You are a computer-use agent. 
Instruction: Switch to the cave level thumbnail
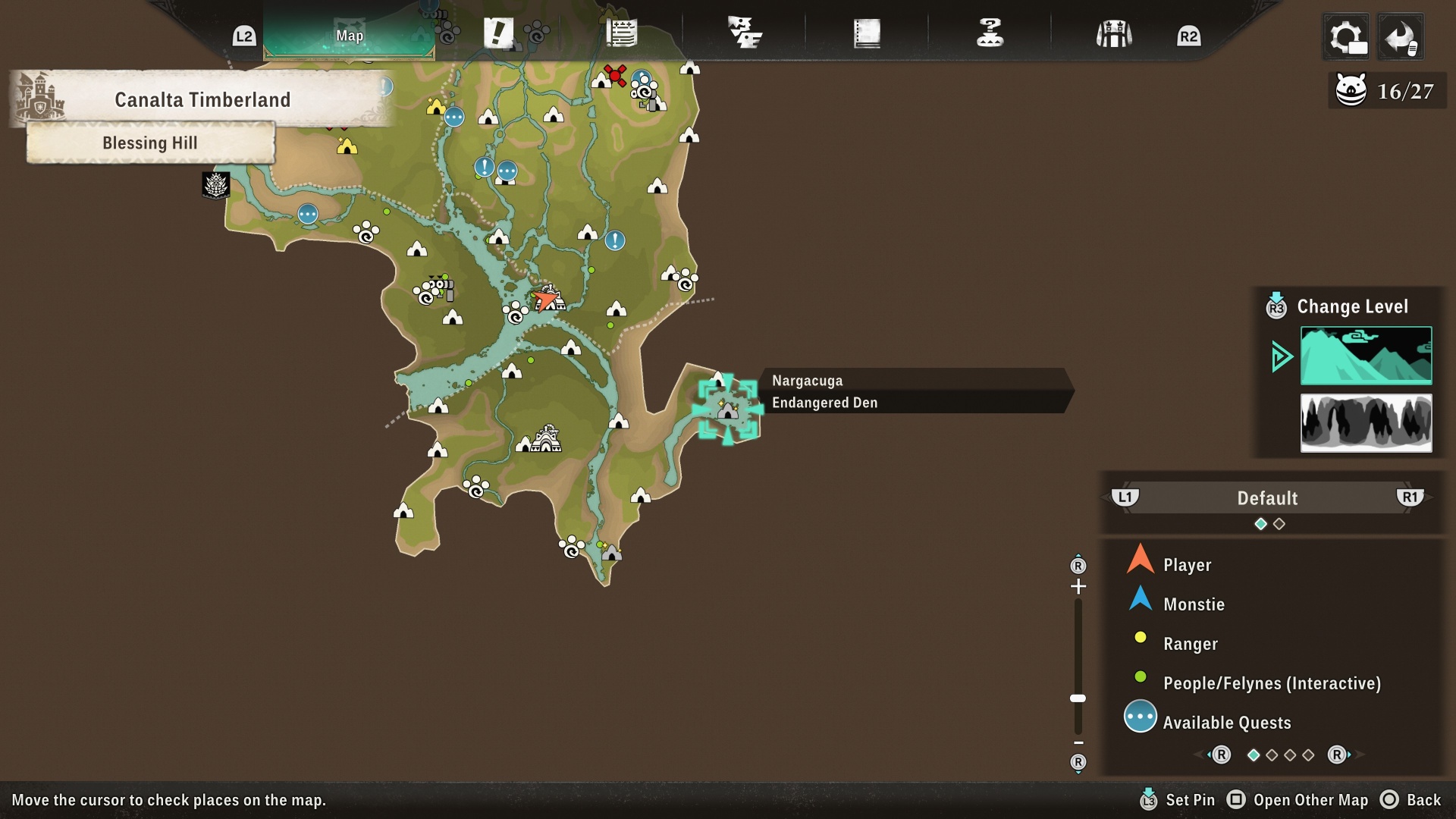click(x=1365, y=423)
